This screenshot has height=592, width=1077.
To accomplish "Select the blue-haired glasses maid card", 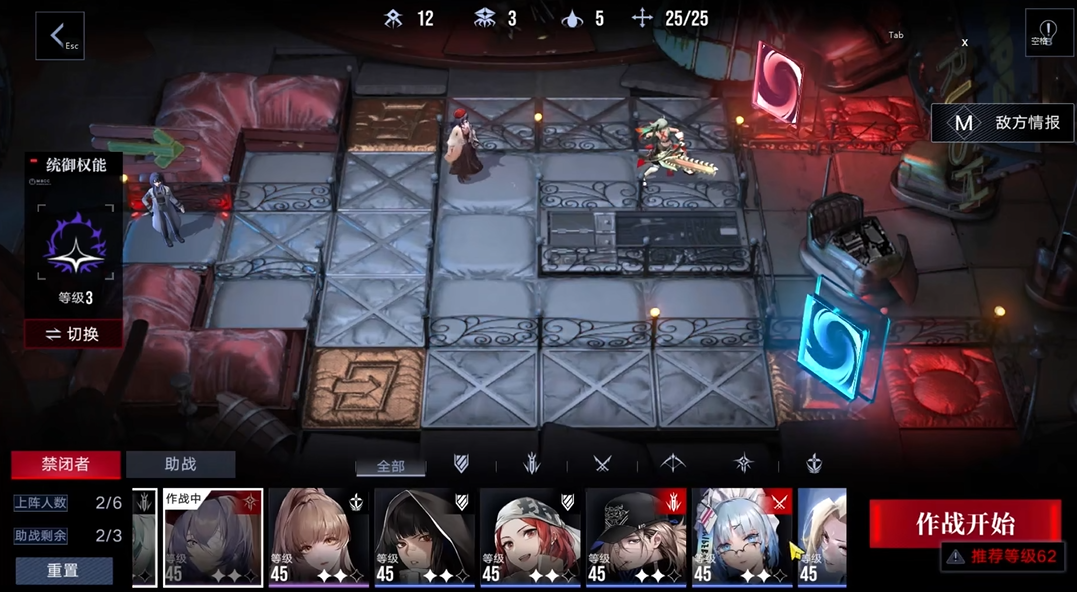I will tap(742, 537).
